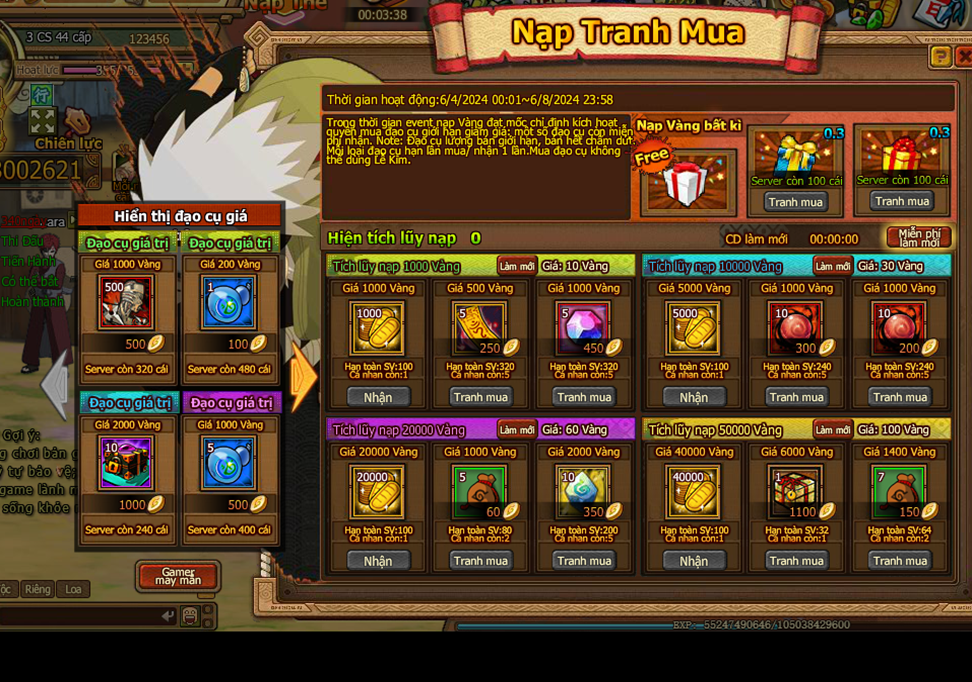Claim the 40000 gold reward with Nhận

[x=693, y=561]
